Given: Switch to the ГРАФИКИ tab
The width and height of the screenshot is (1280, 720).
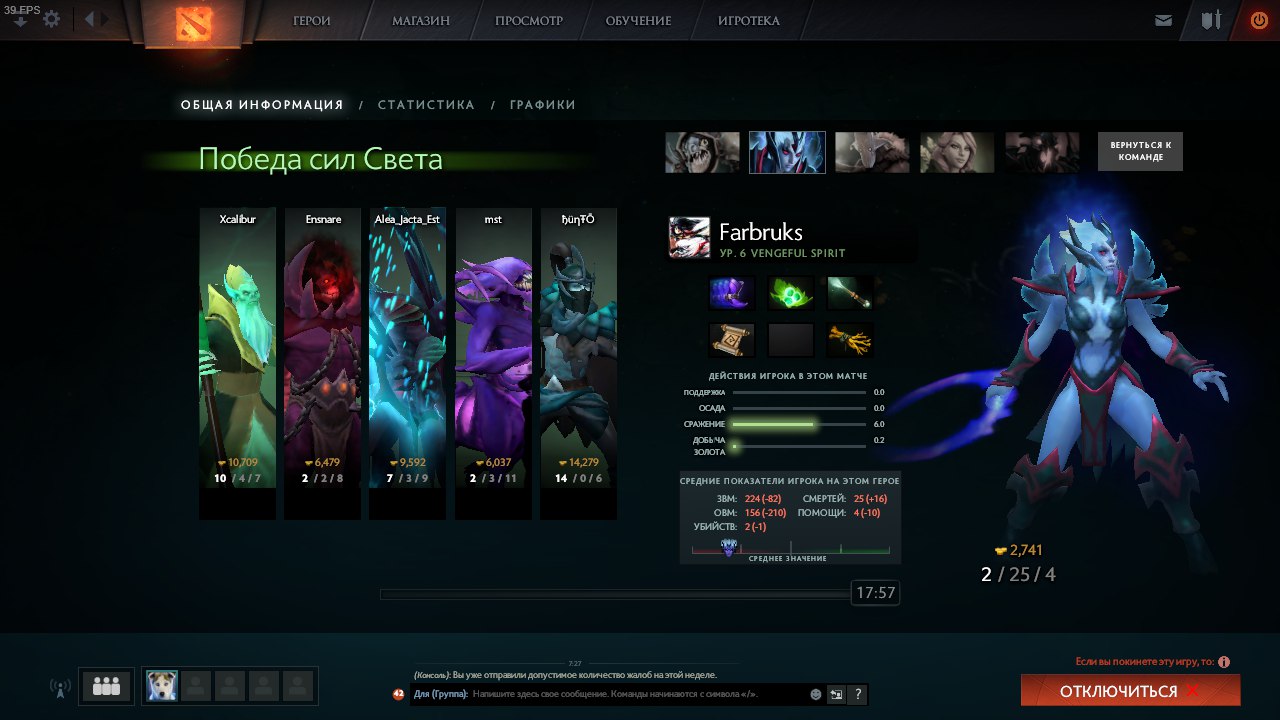Looking at the screenshot, I should click(x=541, y=104).
